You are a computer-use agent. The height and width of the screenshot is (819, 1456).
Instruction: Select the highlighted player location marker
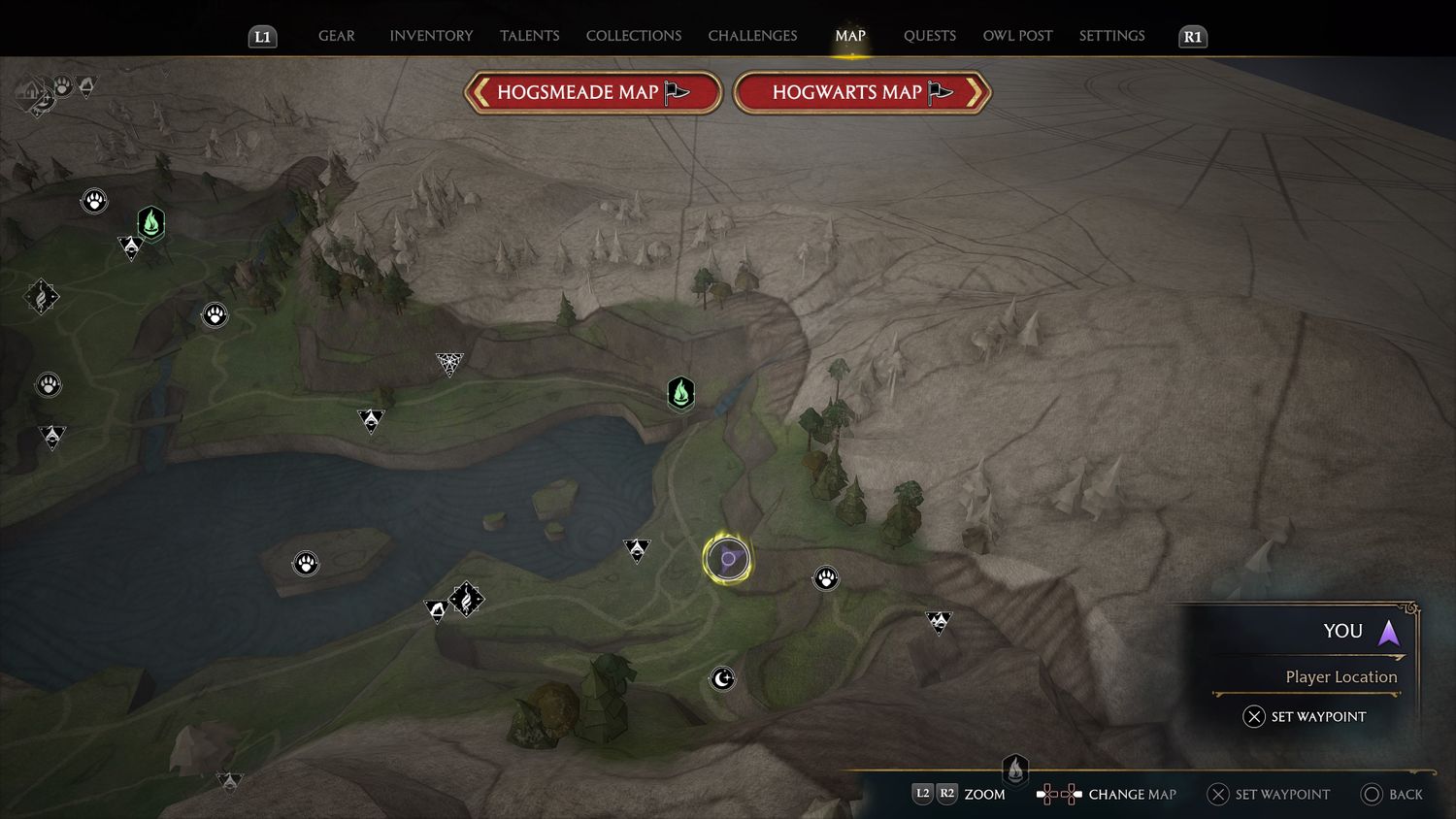click(x=727, y=559)
